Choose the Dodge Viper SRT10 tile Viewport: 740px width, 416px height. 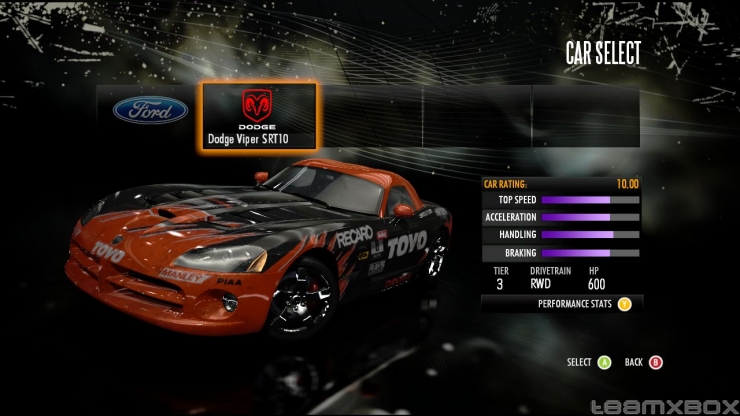(260, 116)
